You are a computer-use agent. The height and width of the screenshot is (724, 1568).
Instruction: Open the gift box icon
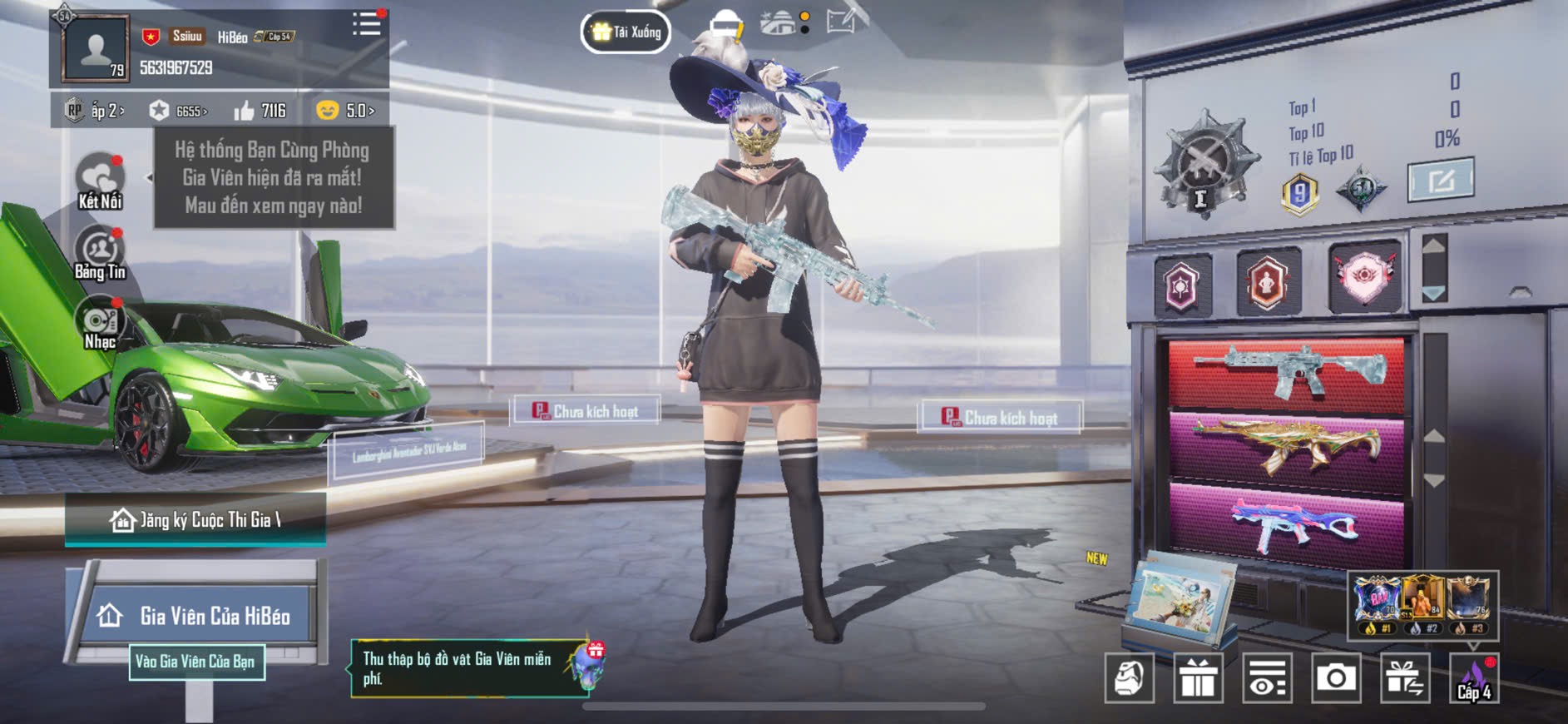point(1198,678)
